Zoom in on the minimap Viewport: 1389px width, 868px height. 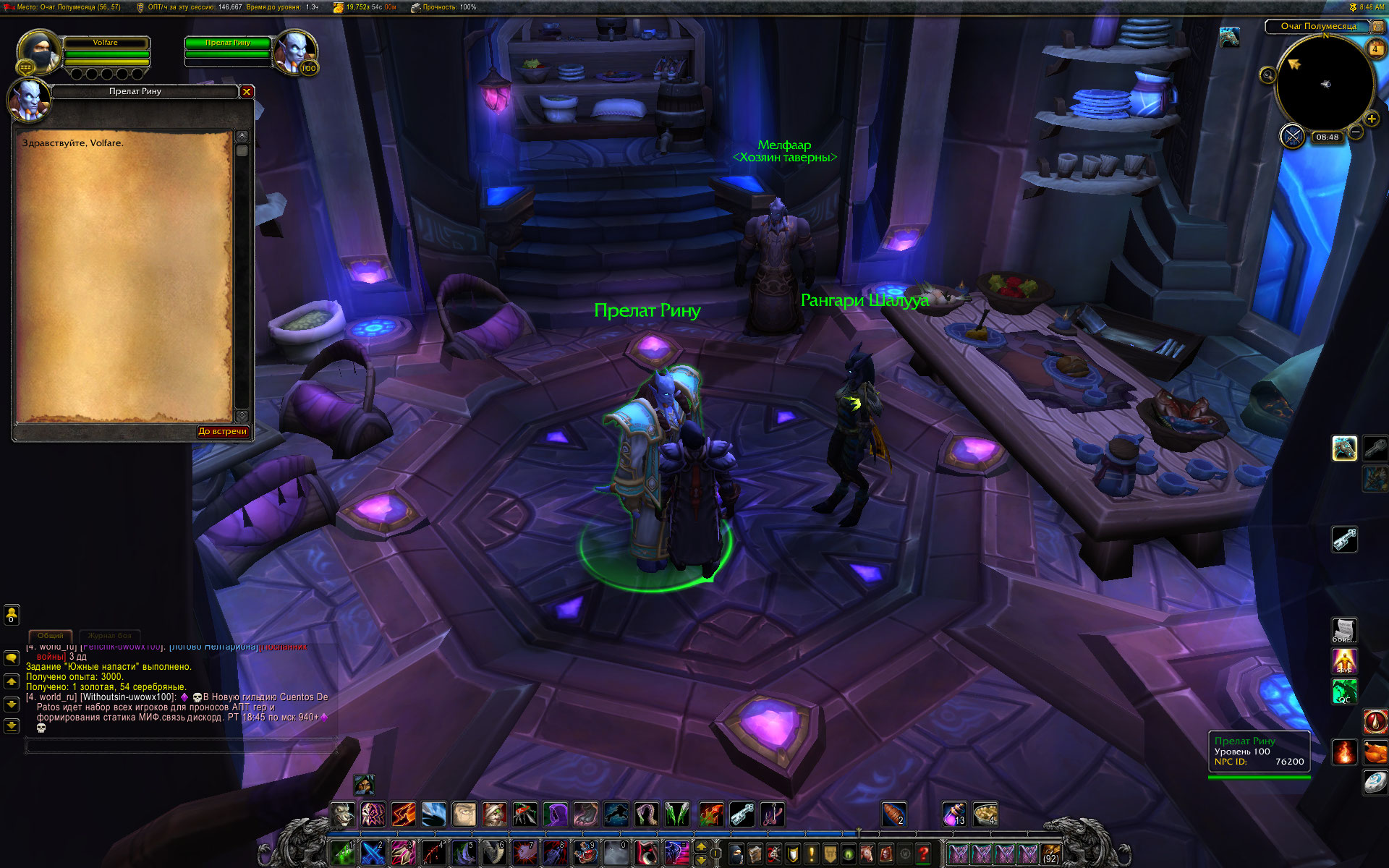tap(1371, 119)
